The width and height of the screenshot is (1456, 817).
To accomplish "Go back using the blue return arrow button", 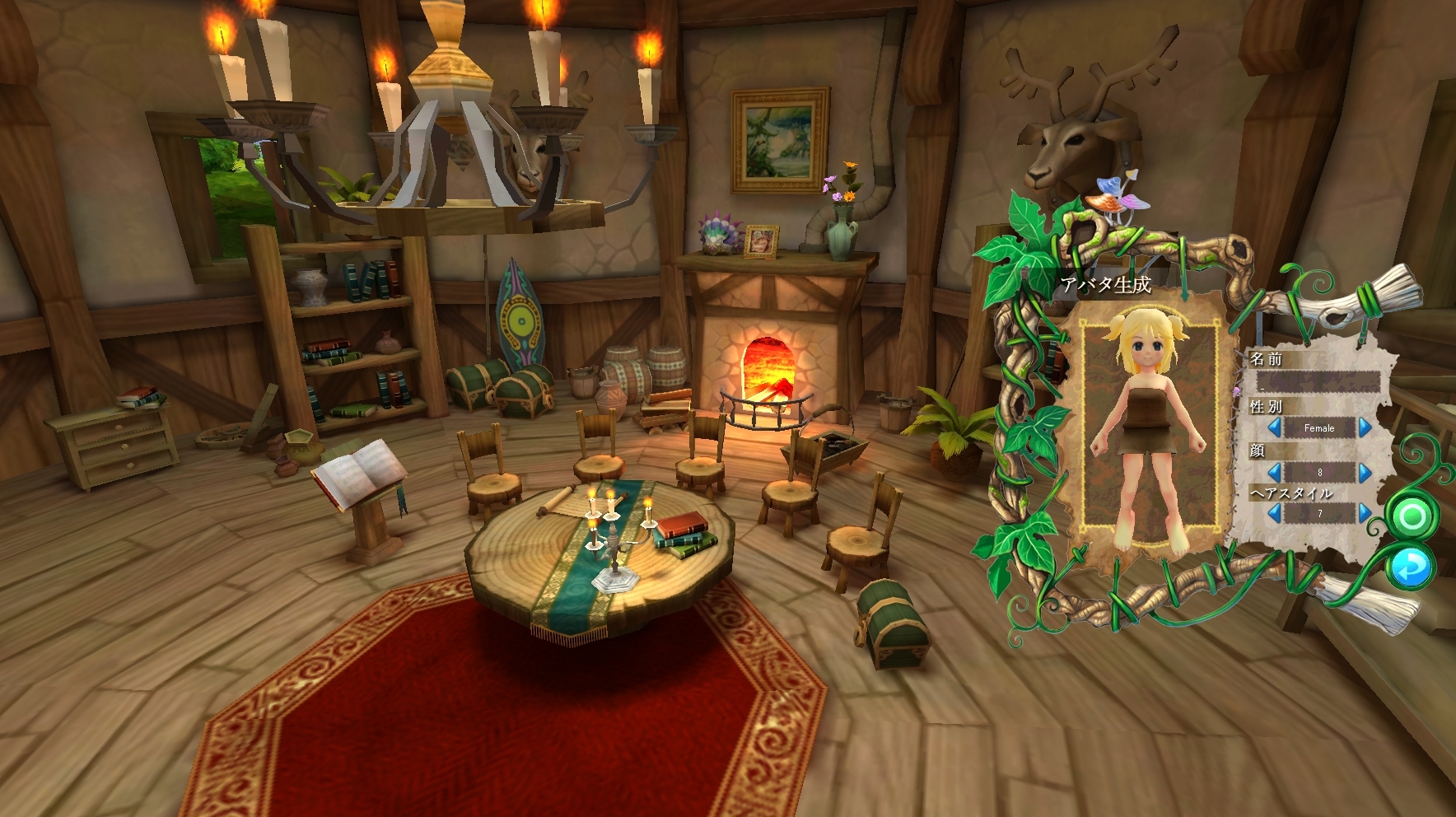I will click(x=1411, y=567).
